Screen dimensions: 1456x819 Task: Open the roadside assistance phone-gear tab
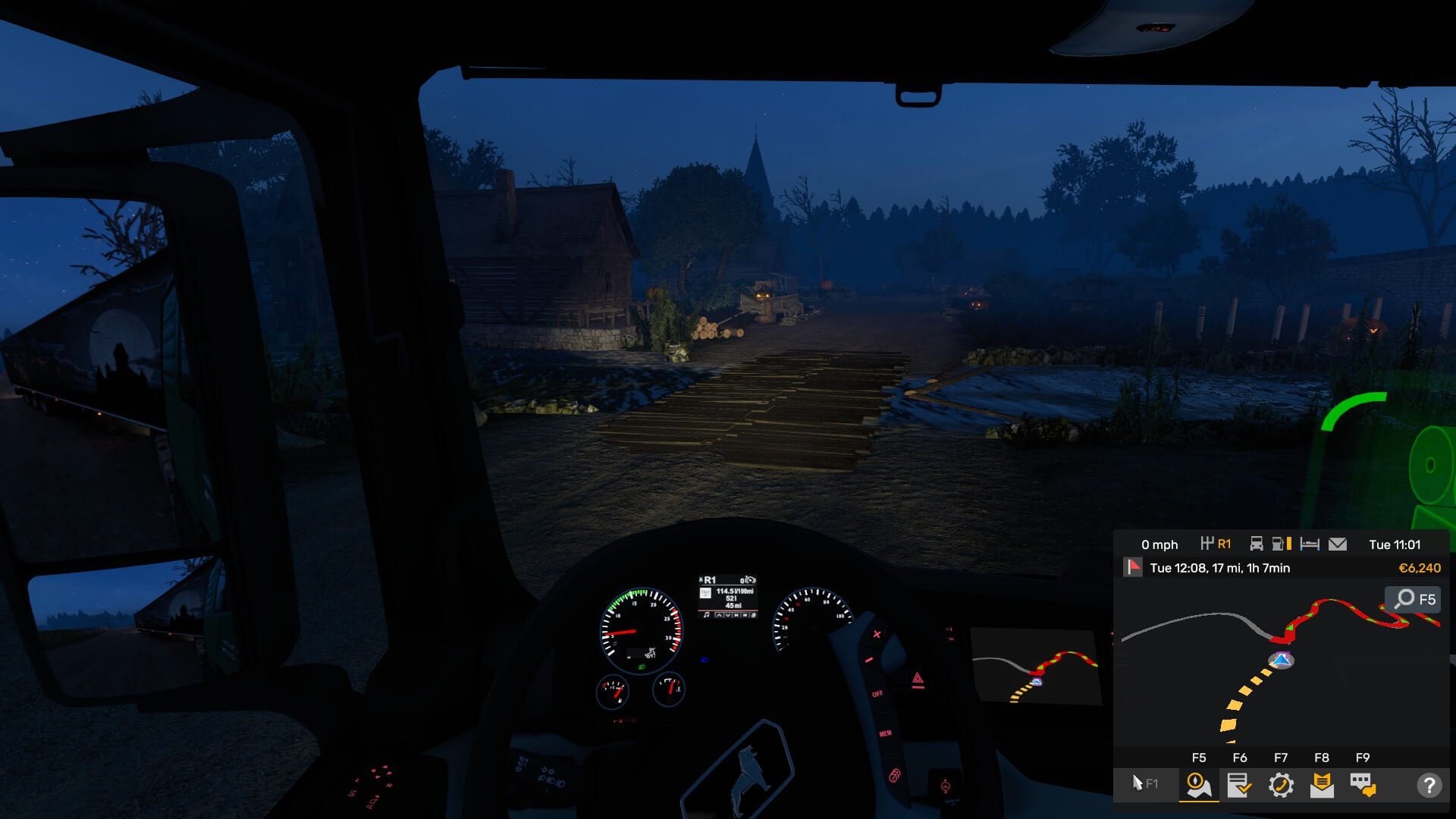[x=1281, y=785]
